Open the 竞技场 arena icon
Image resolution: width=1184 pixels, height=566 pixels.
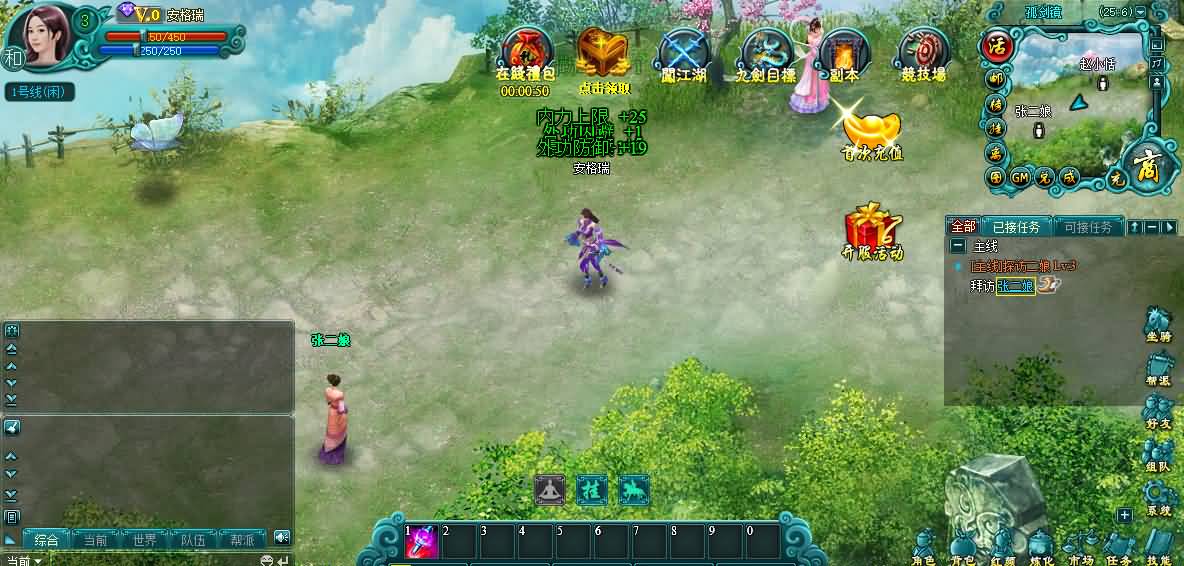(923, 52)
